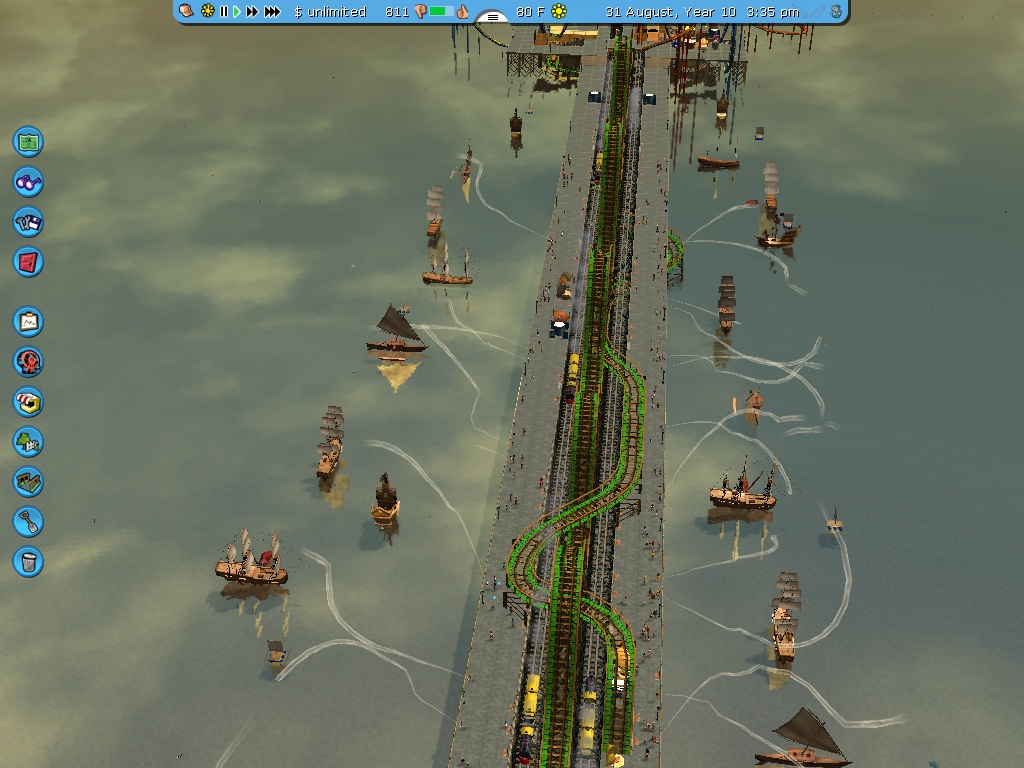Open the rides construction Ferris wheel icon
Viewport: 1024px width, 768px height.
(28, 361)
